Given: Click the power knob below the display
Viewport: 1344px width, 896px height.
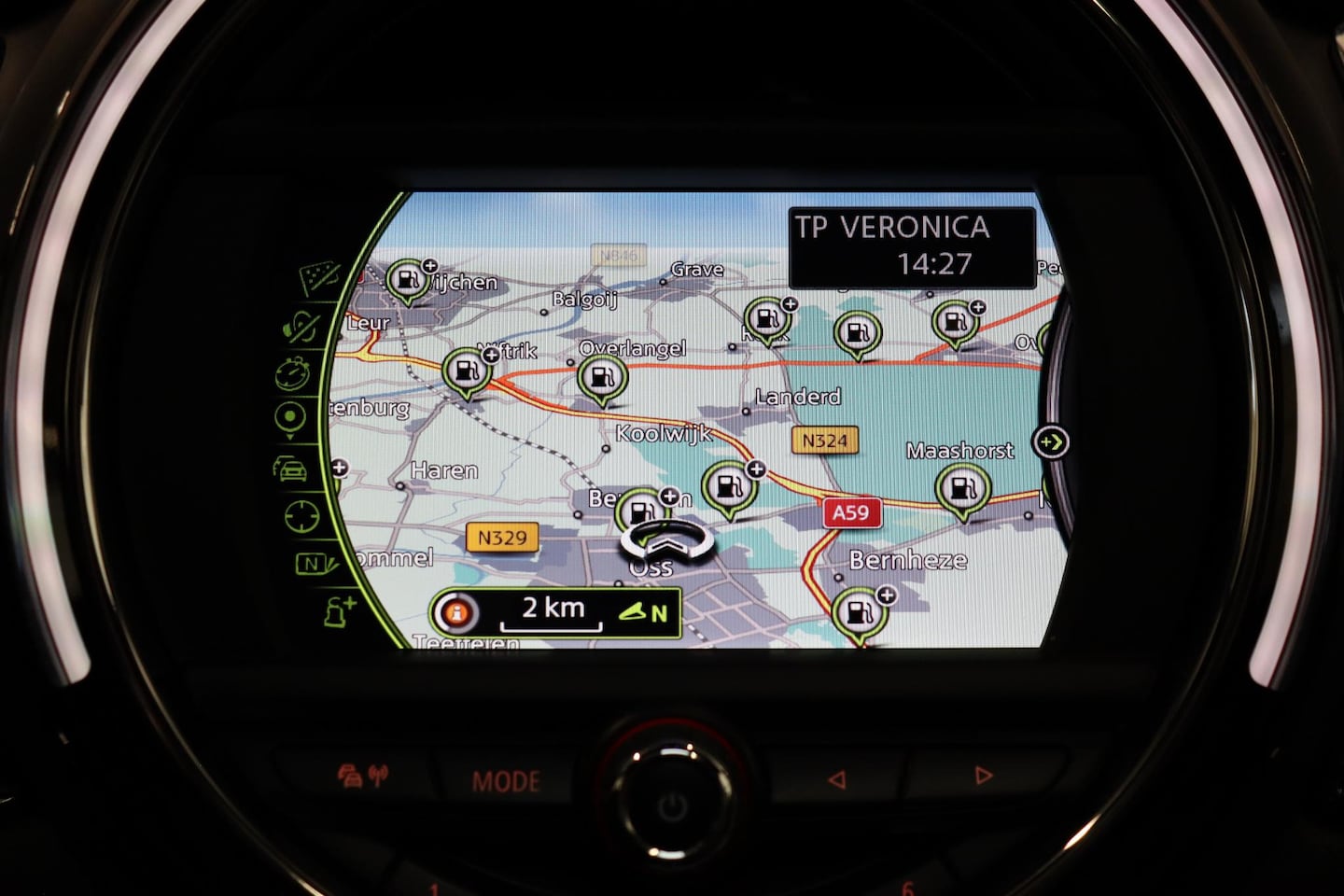Looking at the screenshot, I should tap(672, 803).
